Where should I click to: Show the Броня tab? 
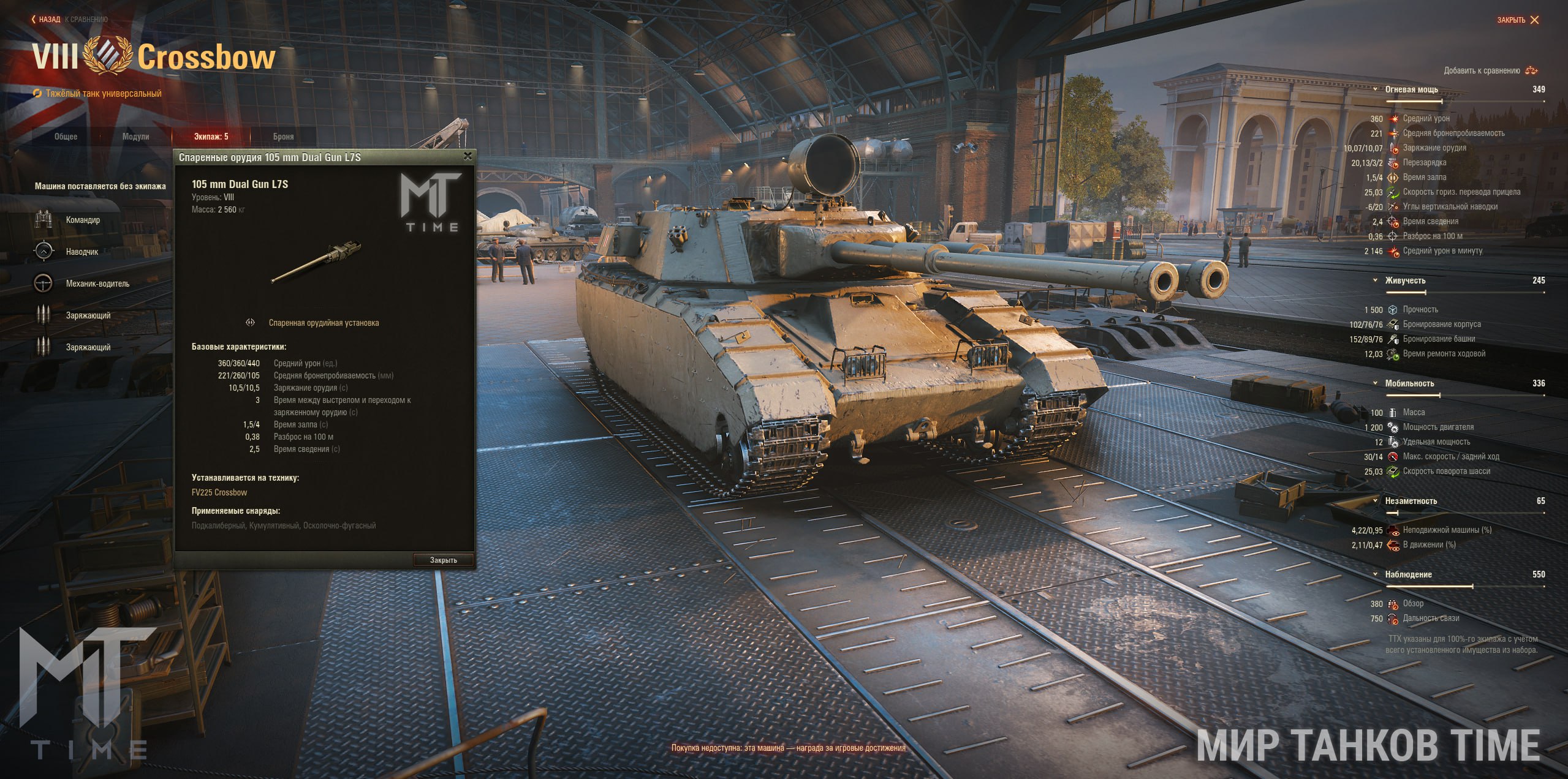point(283,137)
